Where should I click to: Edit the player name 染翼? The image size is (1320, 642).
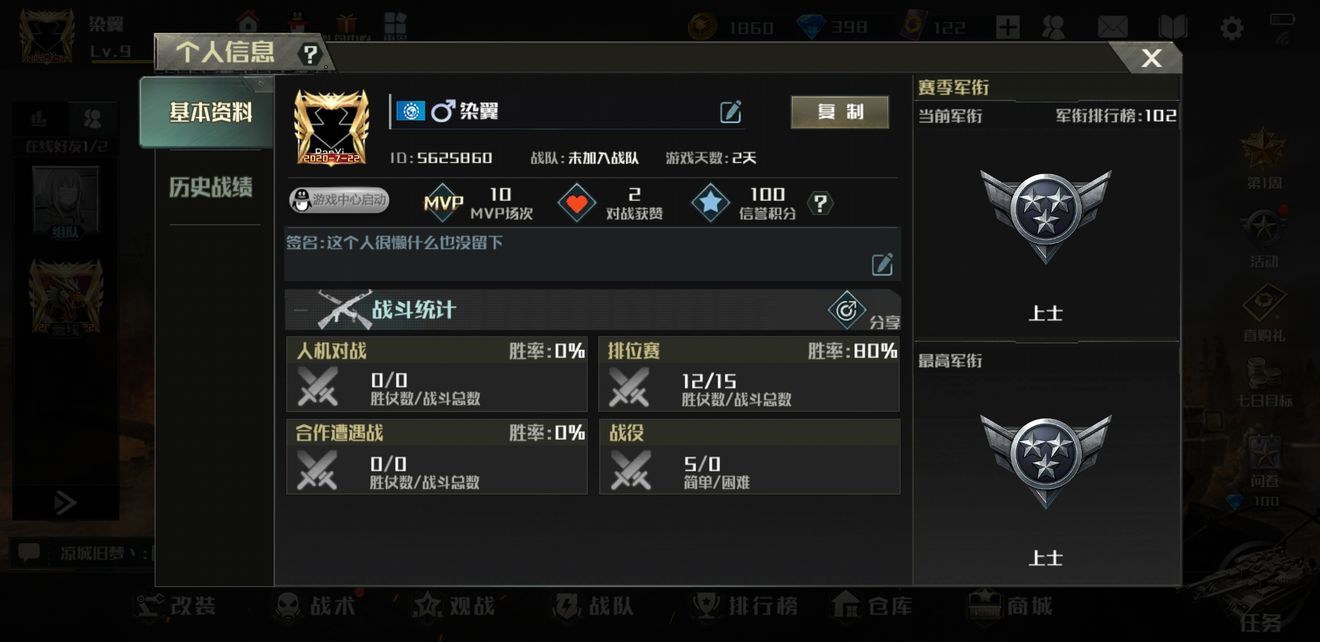click(731, 112)
